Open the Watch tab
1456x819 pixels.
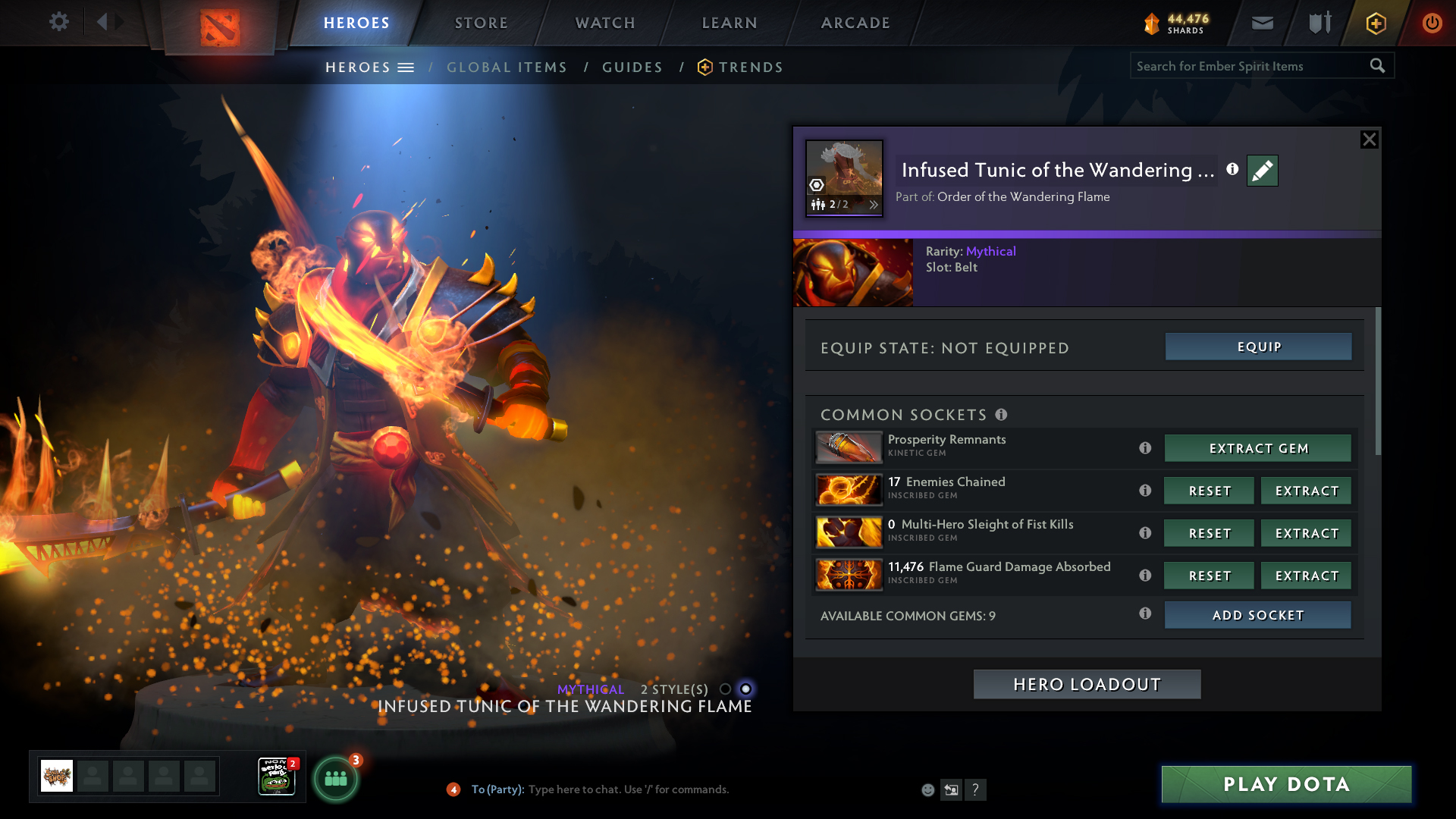(605, 23)
